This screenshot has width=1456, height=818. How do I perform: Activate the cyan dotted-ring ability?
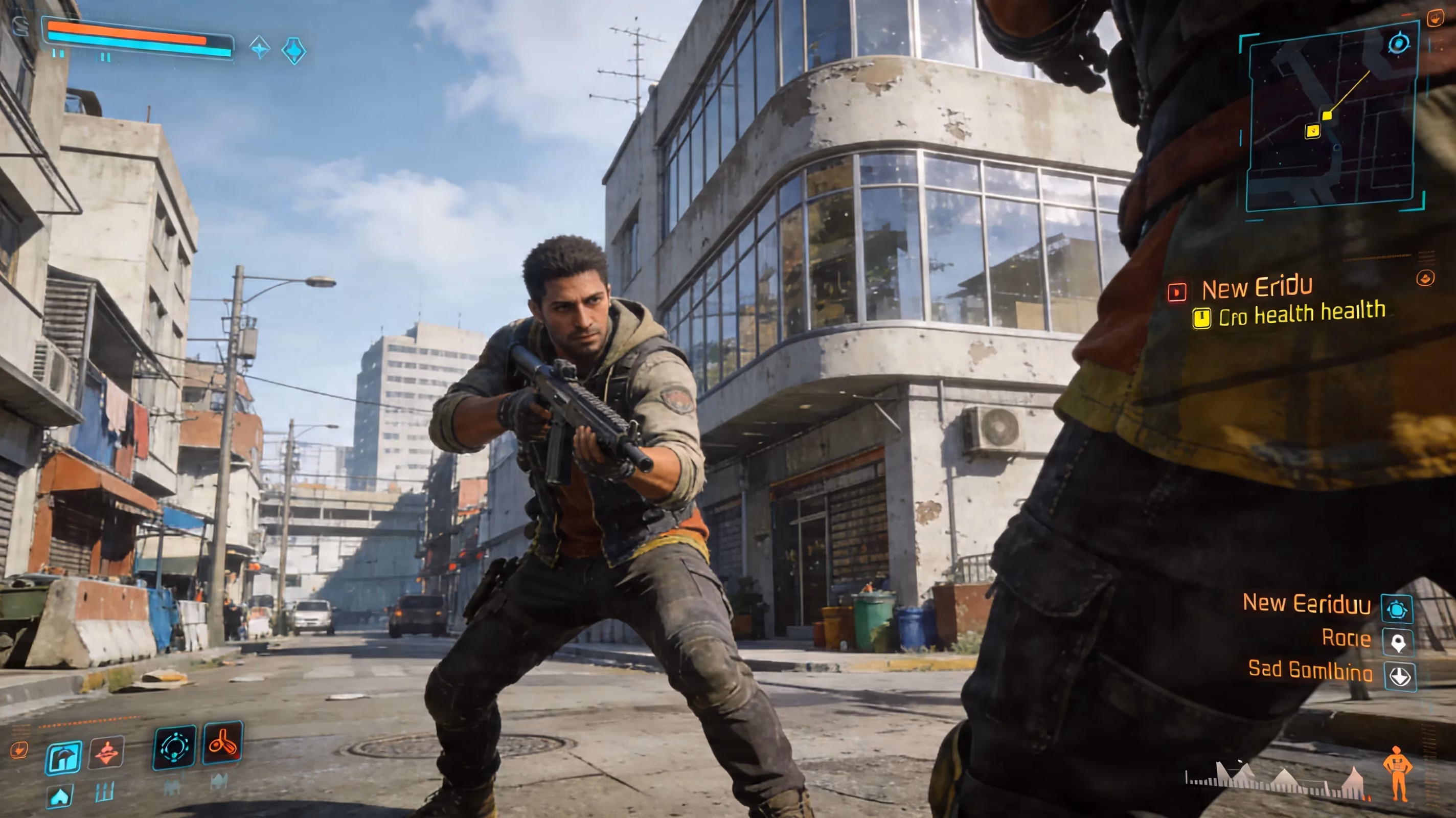175,747
